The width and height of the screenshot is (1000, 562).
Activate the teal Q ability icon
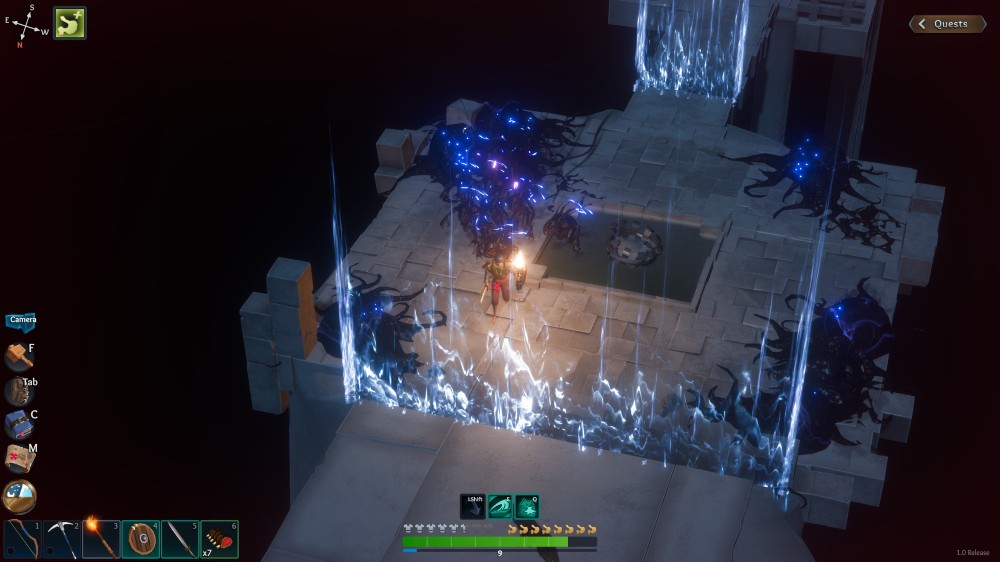click(527, 507)
